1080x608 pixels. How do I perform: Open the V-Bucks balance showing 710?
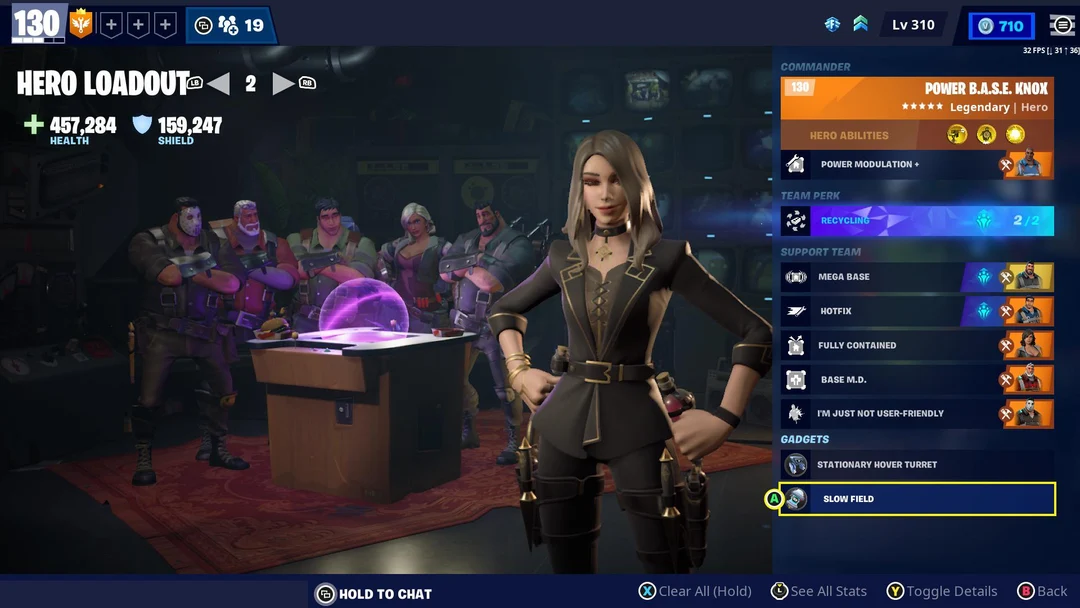[x=1001, y=26]
